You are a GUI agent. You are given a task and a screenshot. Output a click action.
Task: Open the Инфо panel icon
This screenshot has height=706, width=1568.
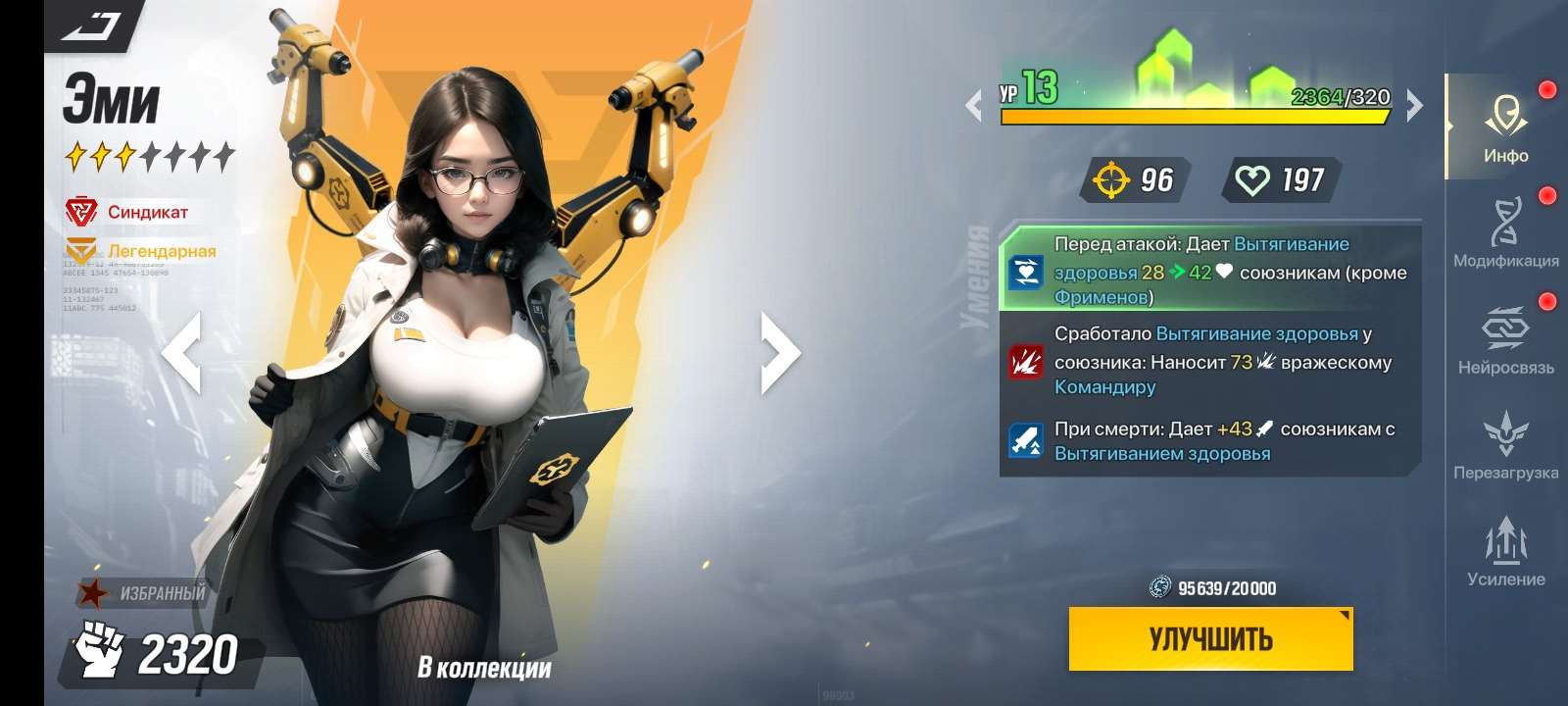pos(1507,116)
